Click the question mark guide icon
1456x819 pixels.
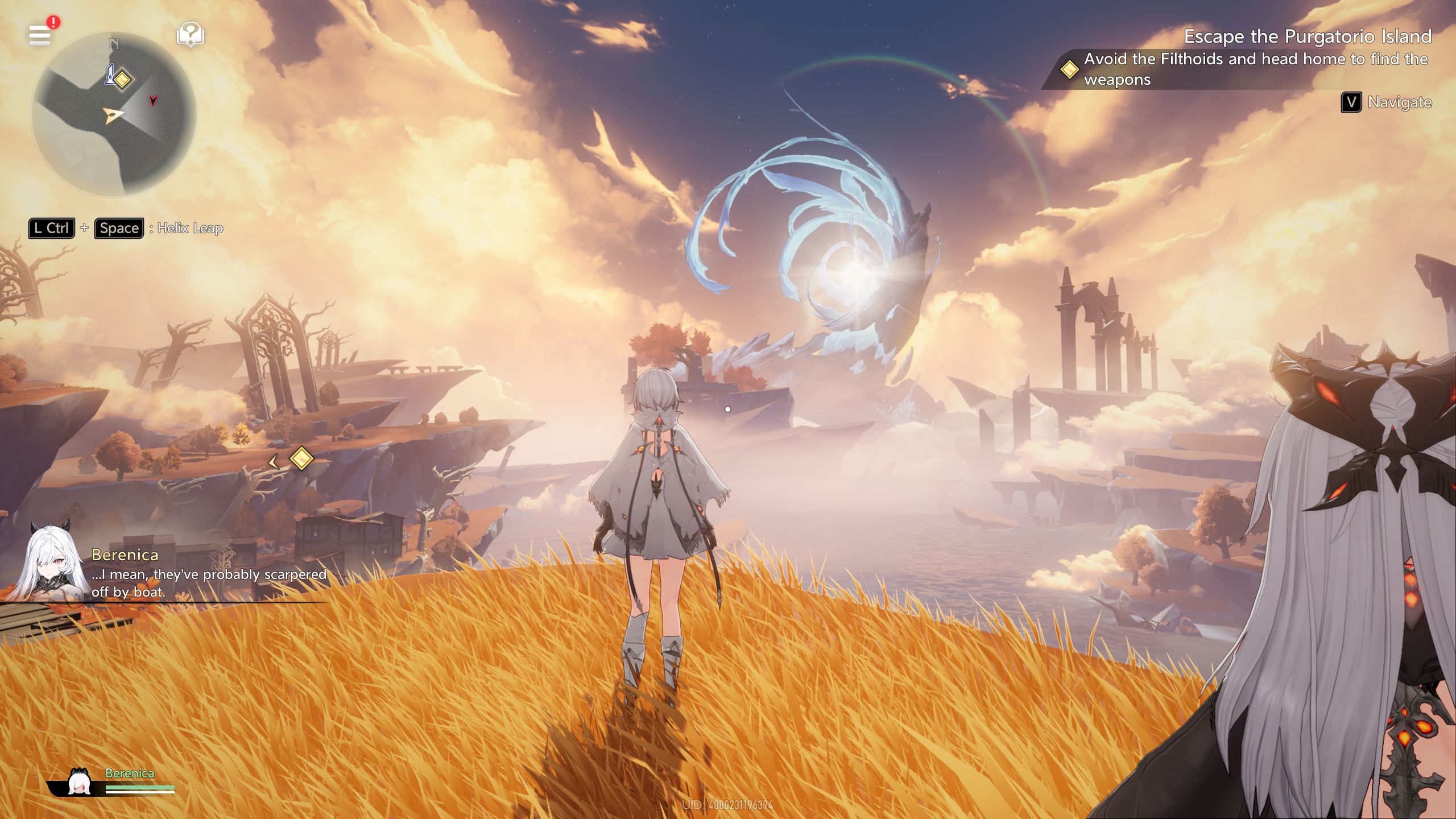(x=191, y=35)
